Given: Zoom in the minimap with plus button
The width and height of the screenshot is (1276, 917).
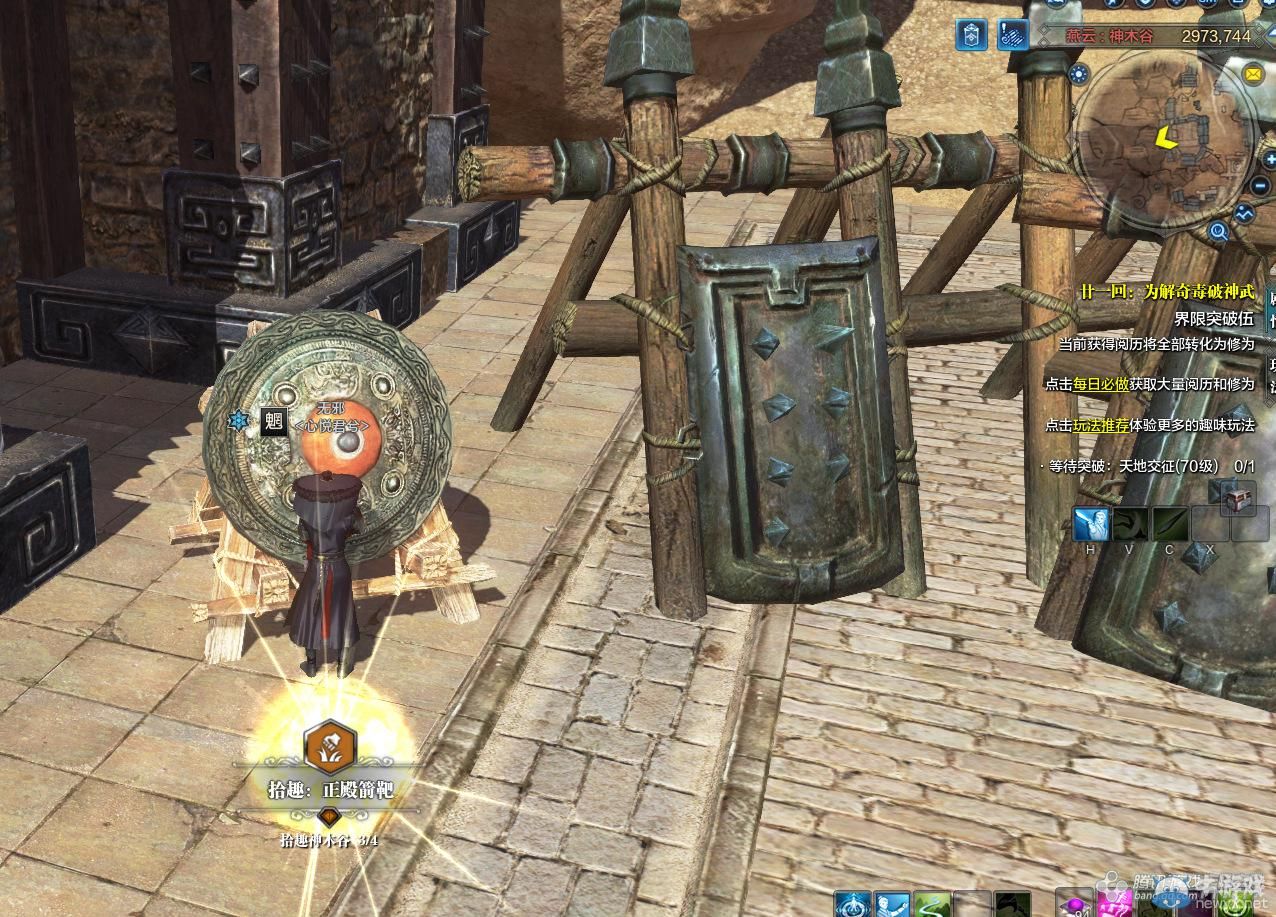Looking at the screenshot, I should (1269, 159).
